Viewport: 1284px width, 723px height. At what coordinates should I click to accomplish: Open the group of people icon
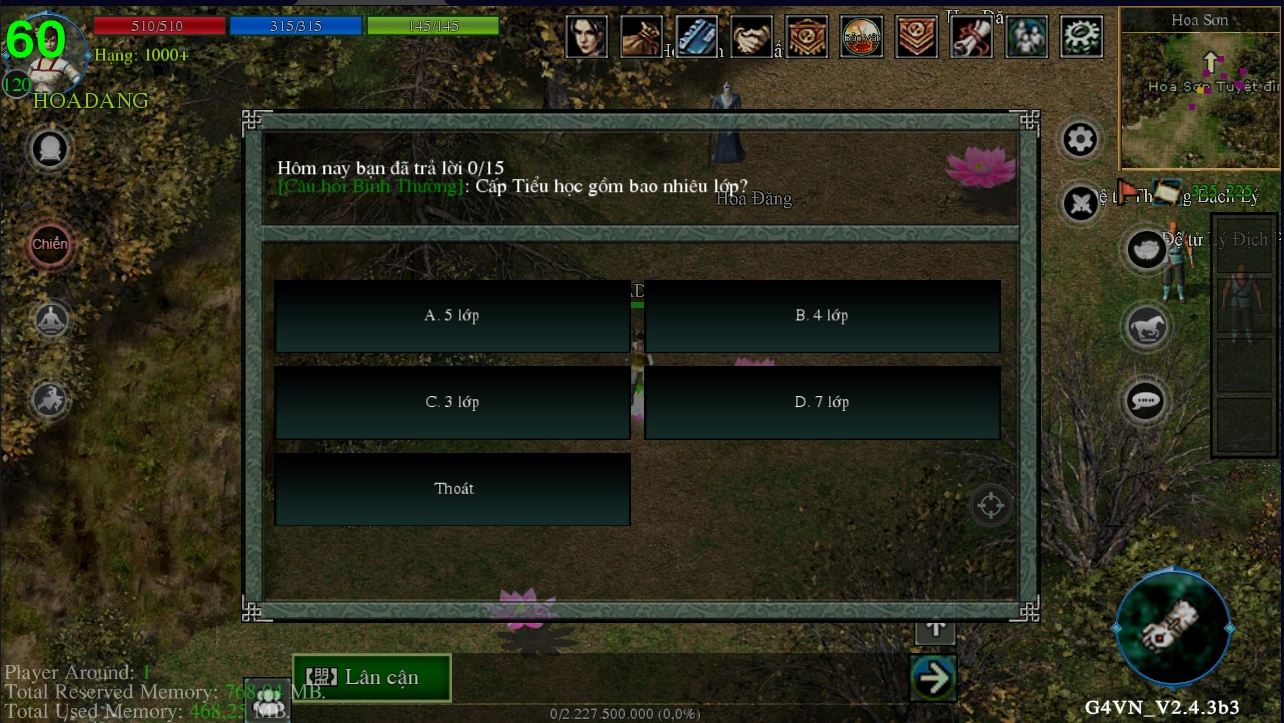(1026, 37)
